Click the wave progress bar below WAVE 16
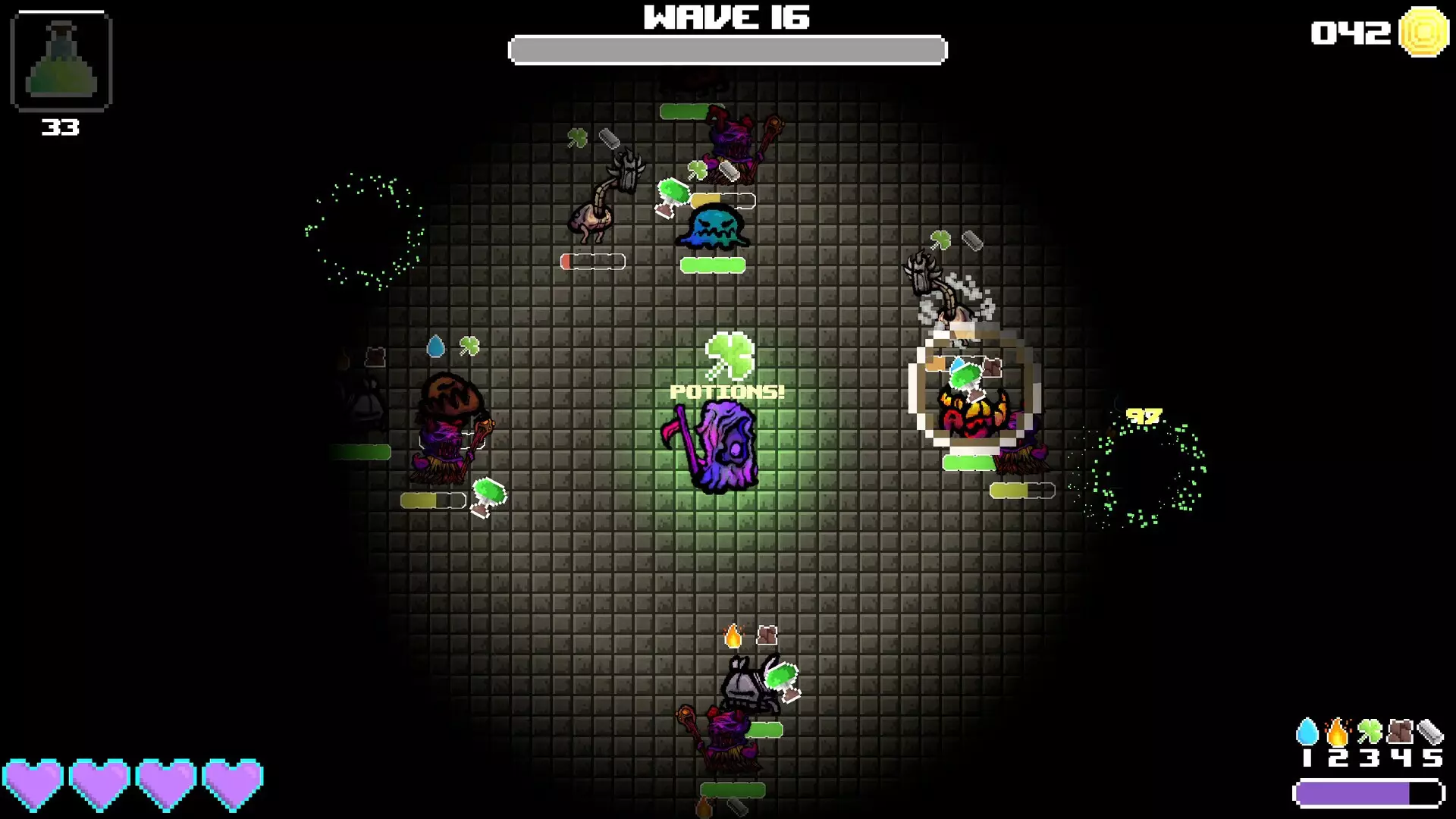 [726, 49]
